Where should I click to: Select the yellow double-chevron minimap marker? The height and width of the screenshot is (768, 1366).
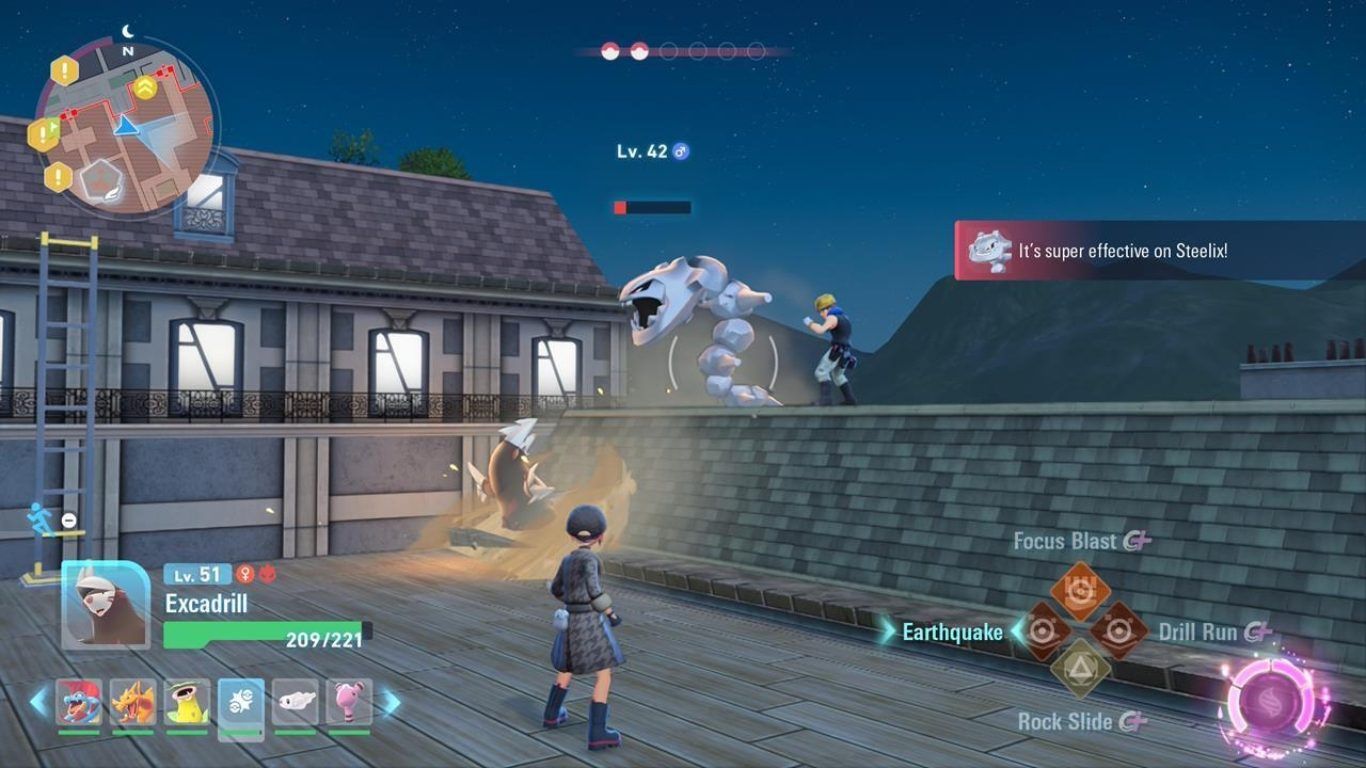click(145, 87)
